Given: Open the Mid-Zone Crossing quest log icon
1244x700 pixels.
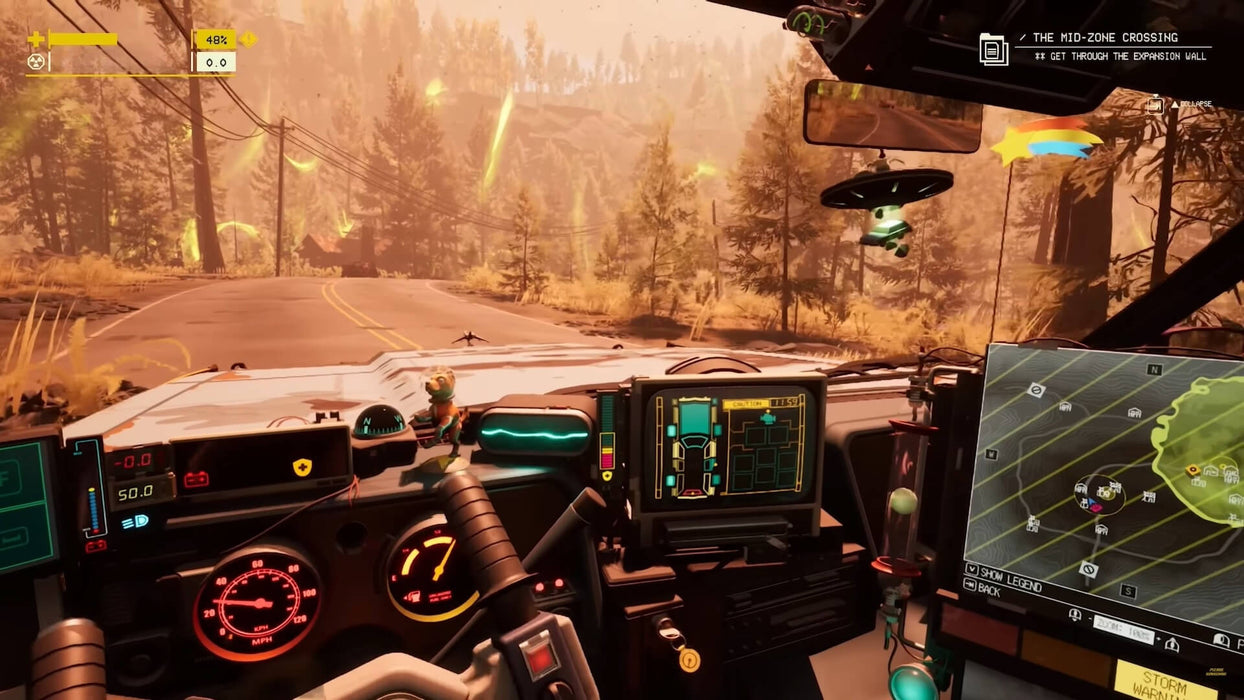Looking at the screenshot, I should pyautogui.click(x=993, y=49).
